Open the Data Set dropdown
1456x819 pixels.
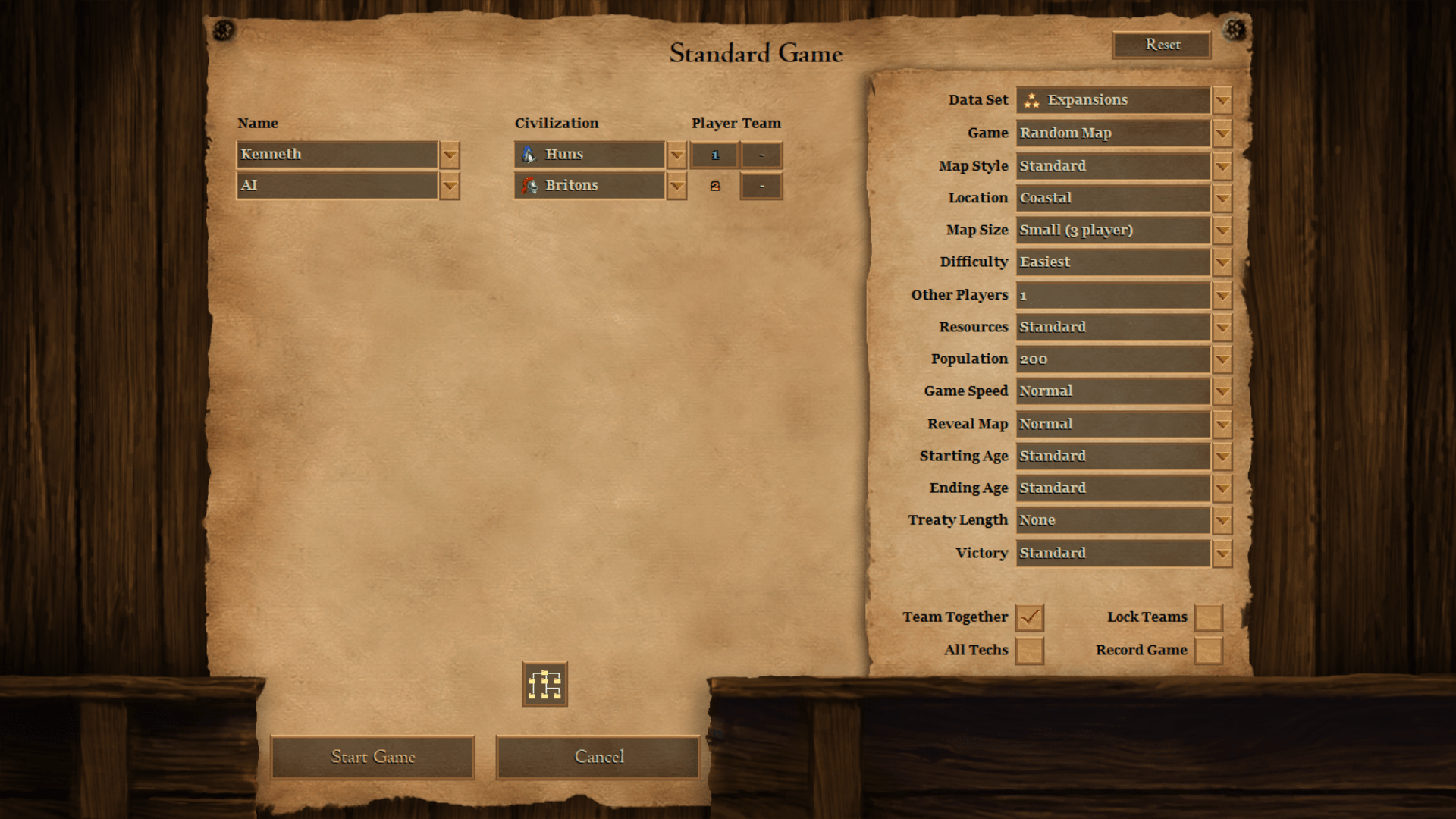pyautogui.click(x=1222, y=101)
